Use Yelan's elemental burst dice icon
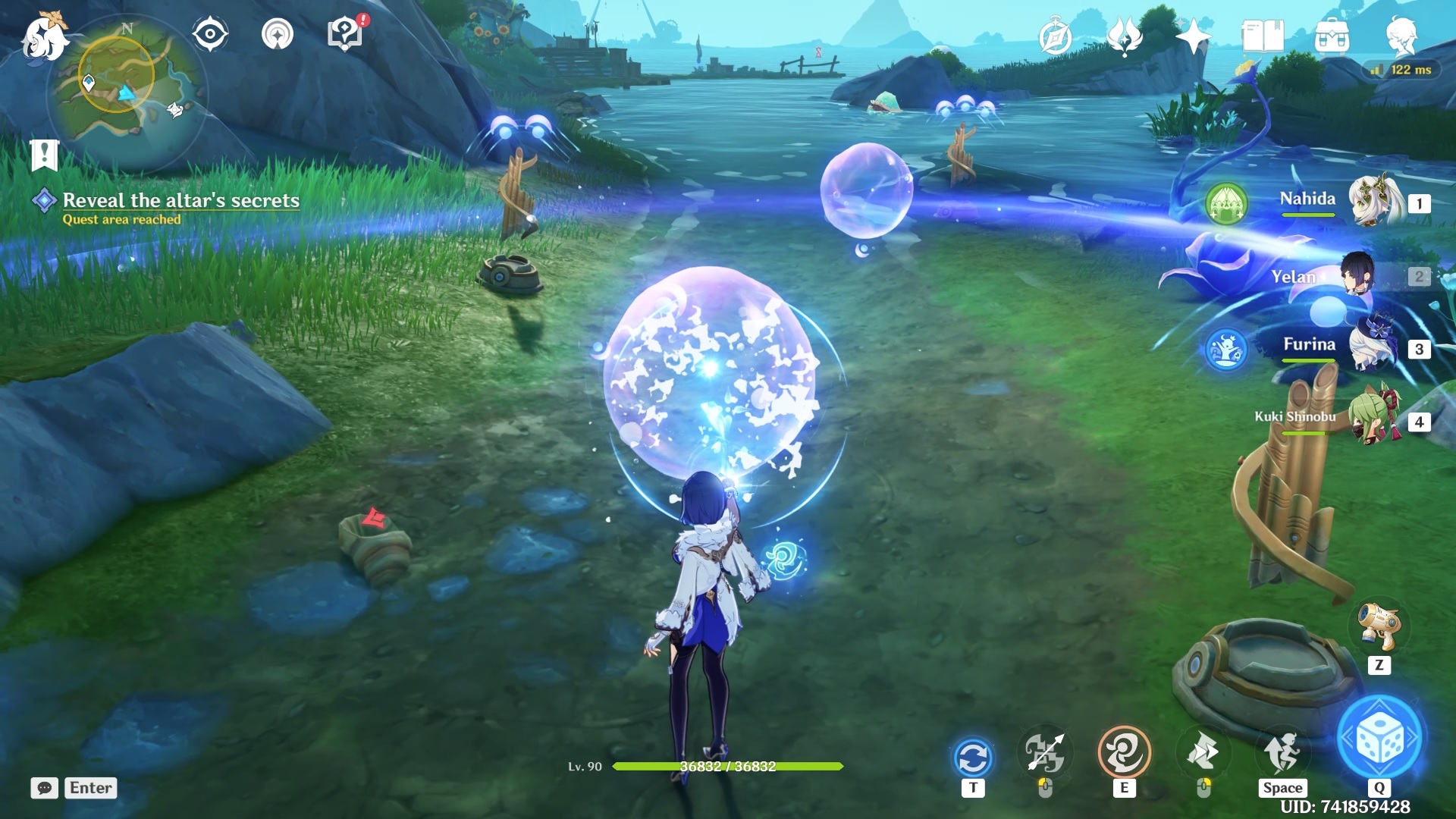 (x=1379, y=738)
